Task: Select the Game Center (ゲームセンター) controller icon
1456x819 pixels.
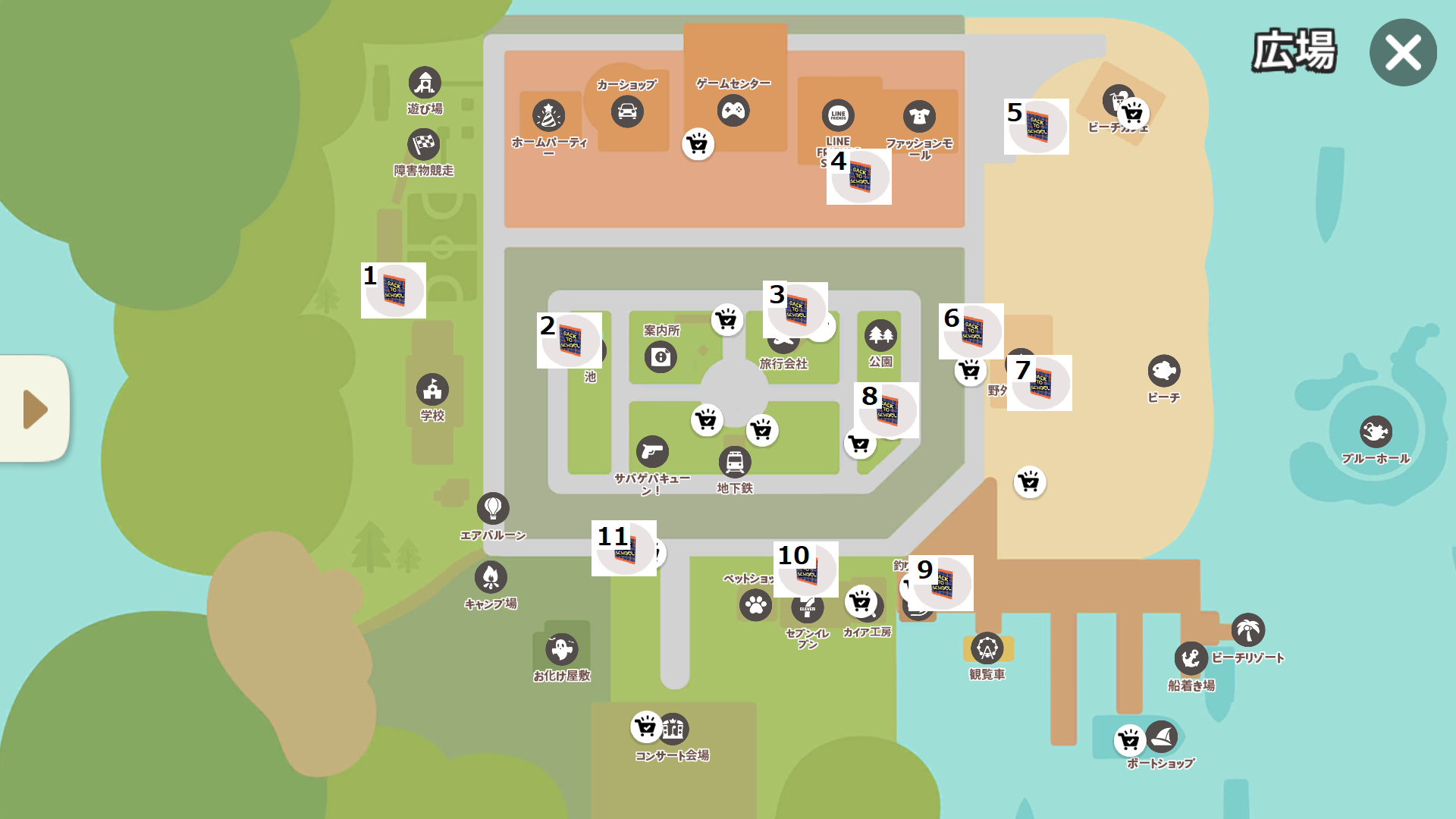Action: click(733, 111)
